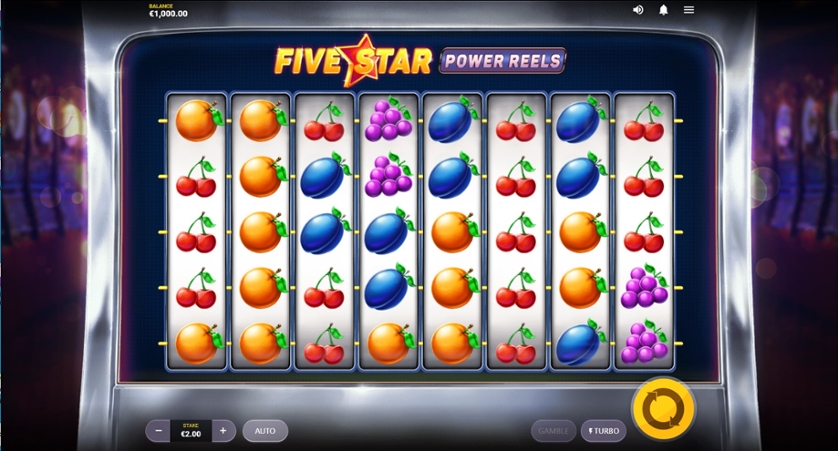Increase the stake with the plus button
The image size is (838, 451).
tap(223, 431)
